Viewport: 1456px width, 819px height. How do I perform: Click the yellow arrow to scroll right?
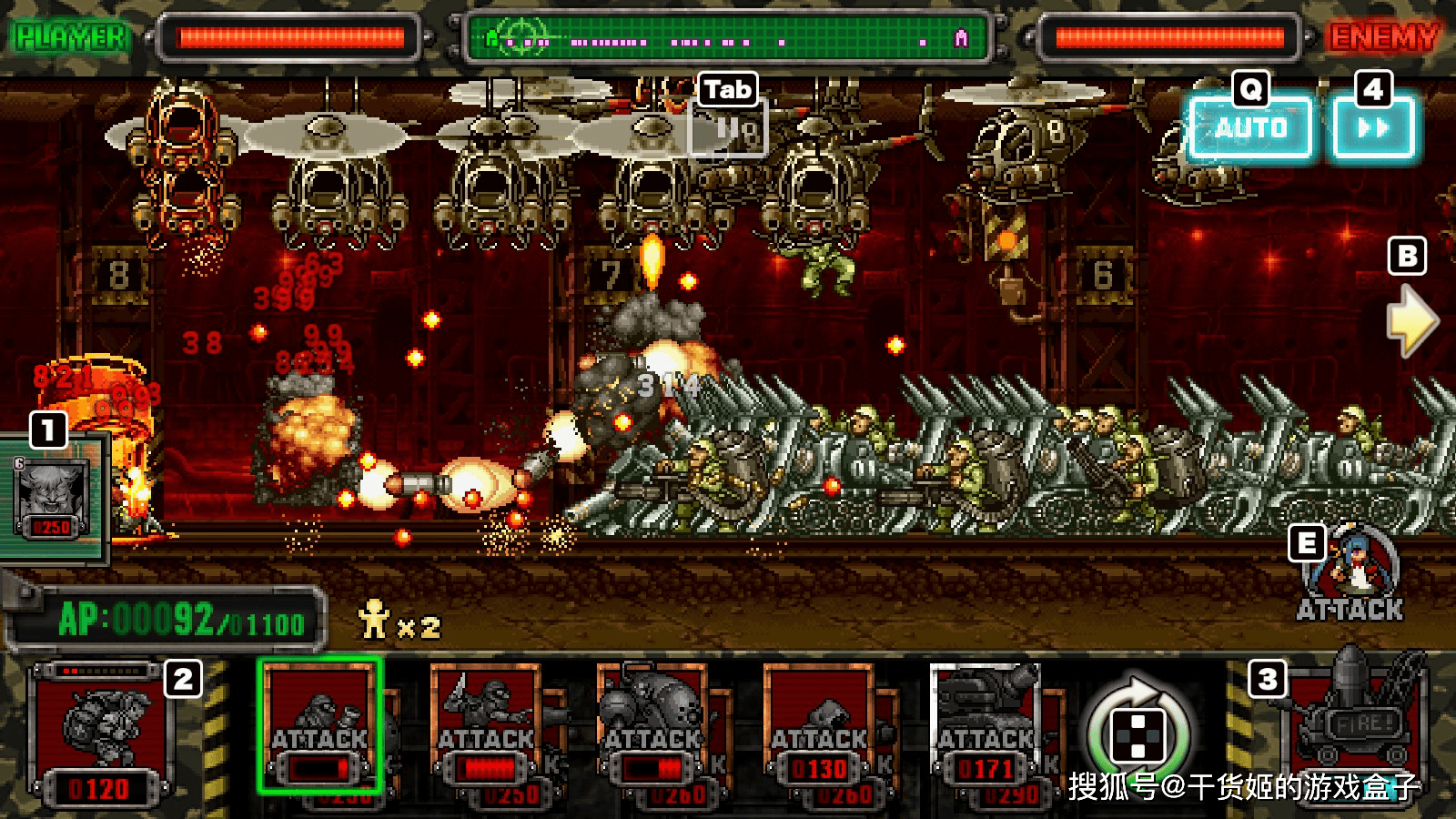pyautogui.click(x=1410, y=320)
